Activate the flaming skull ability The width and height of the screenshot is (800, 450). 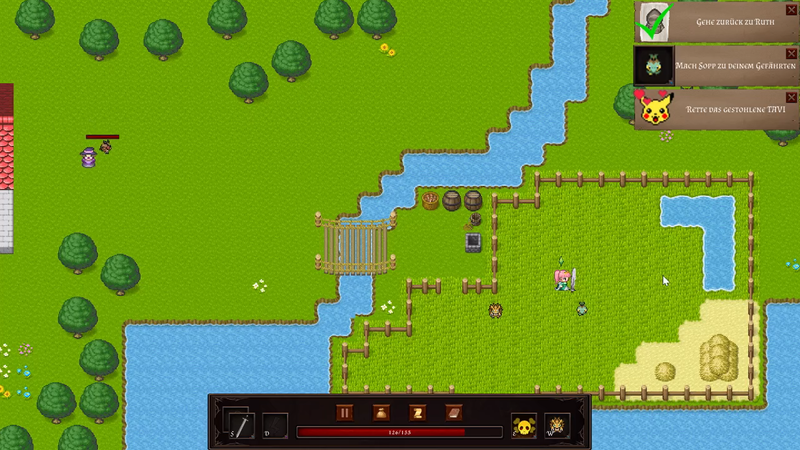[x=556, y=425]
